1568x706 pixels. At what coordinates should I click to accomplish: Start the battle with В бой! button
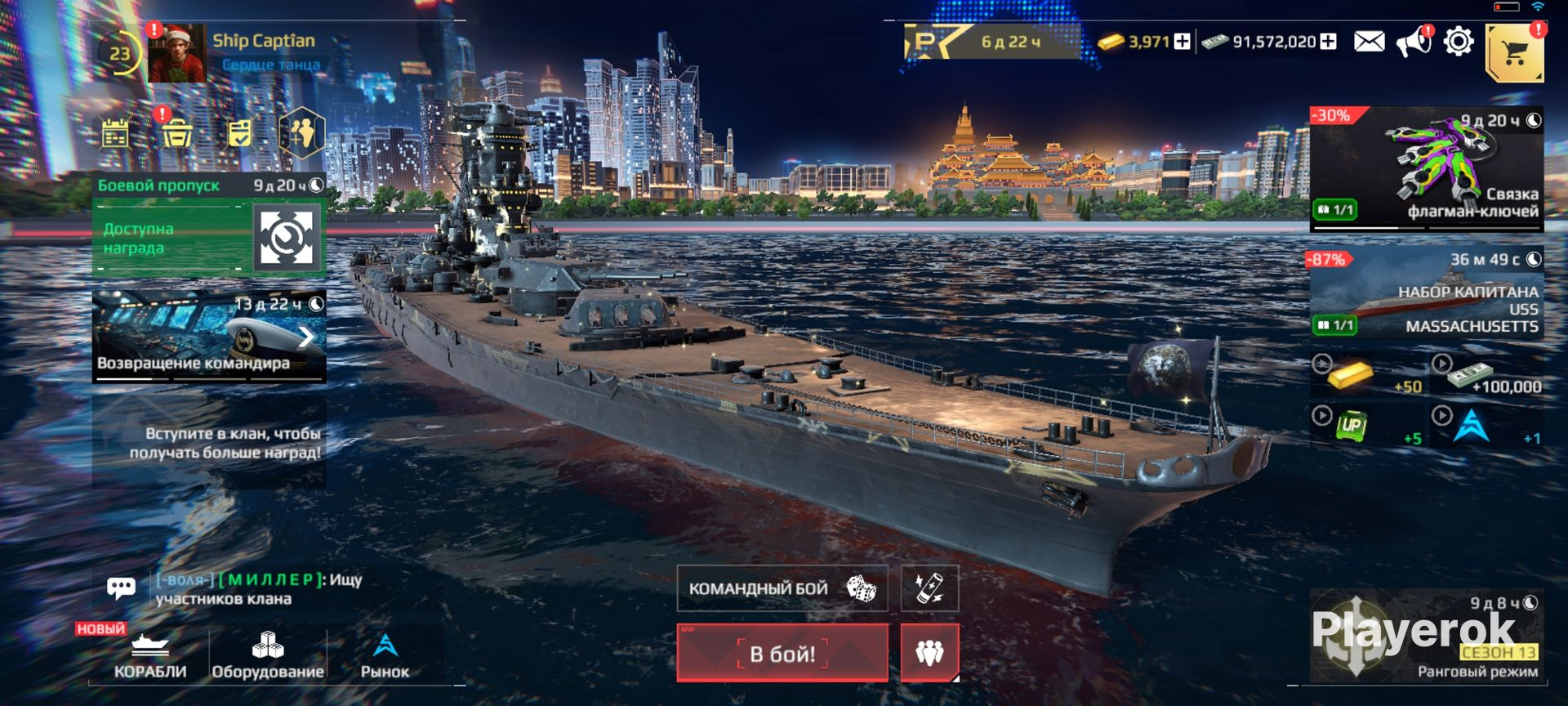pyautogui.click(x=782, y=653)
